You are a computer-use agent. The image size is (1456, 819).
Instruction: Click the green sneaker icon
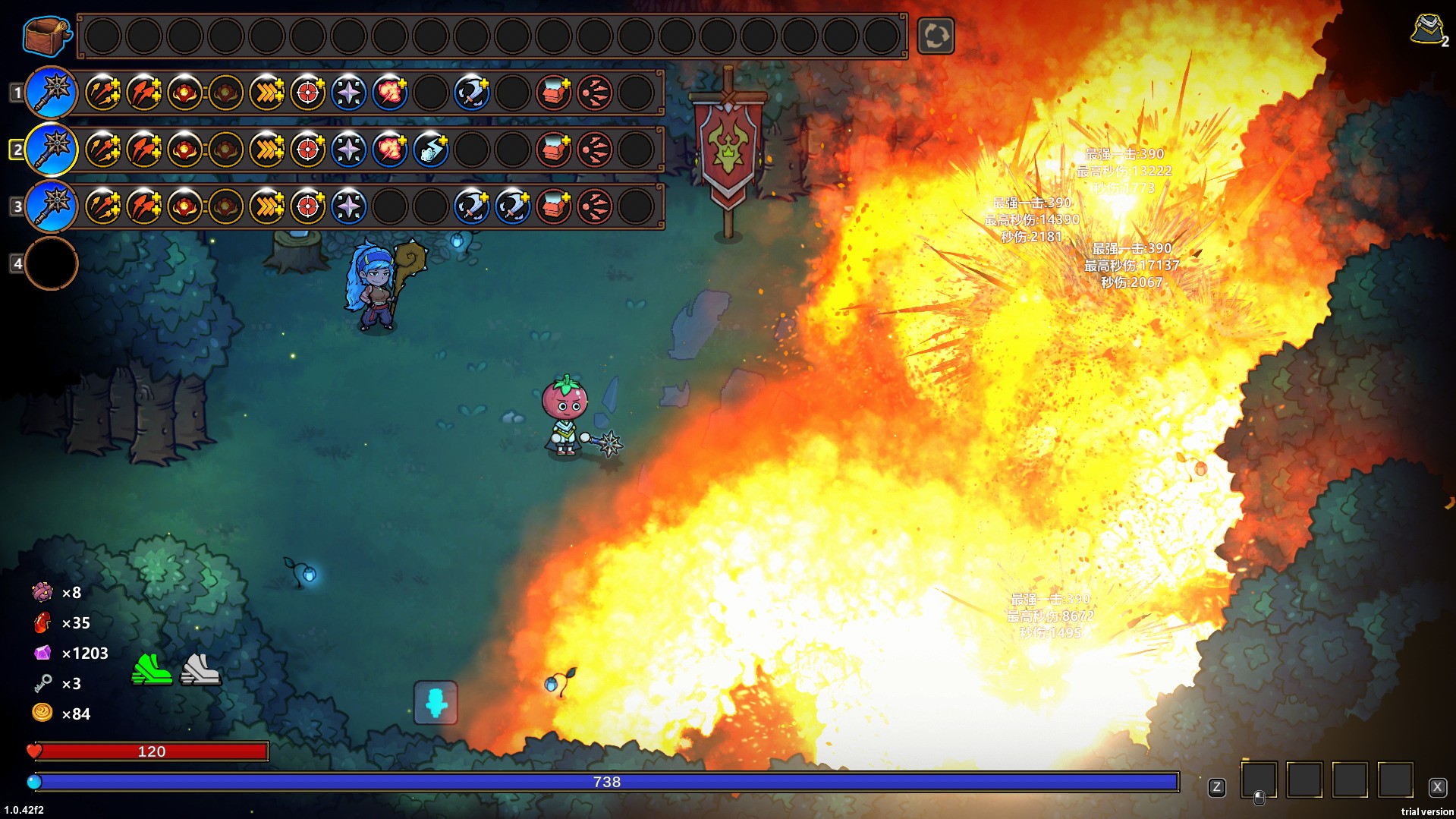(x=152, y=669)
